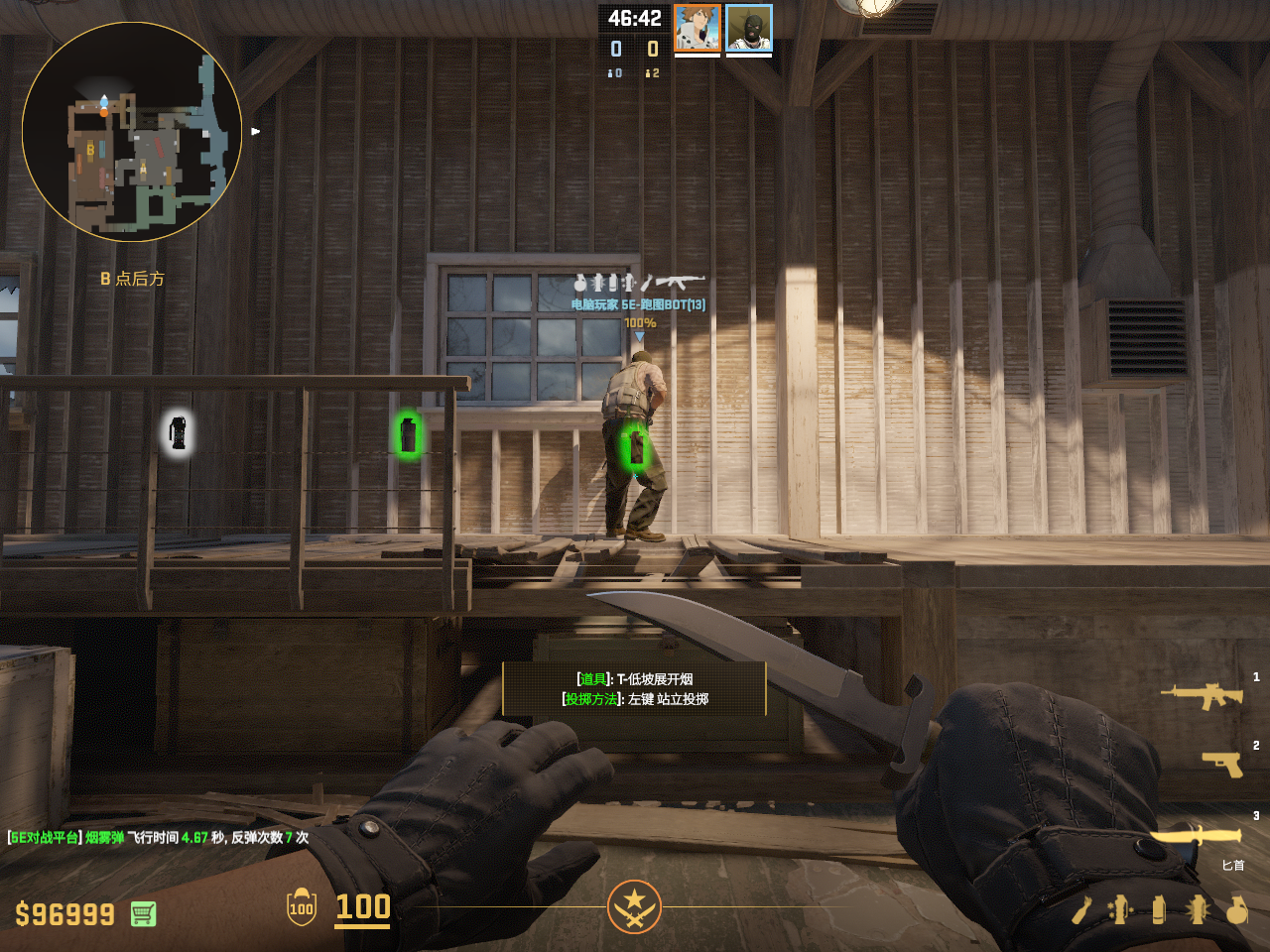
Task: Select the pistol in weapon slot 2
Action: point(1221,764)
